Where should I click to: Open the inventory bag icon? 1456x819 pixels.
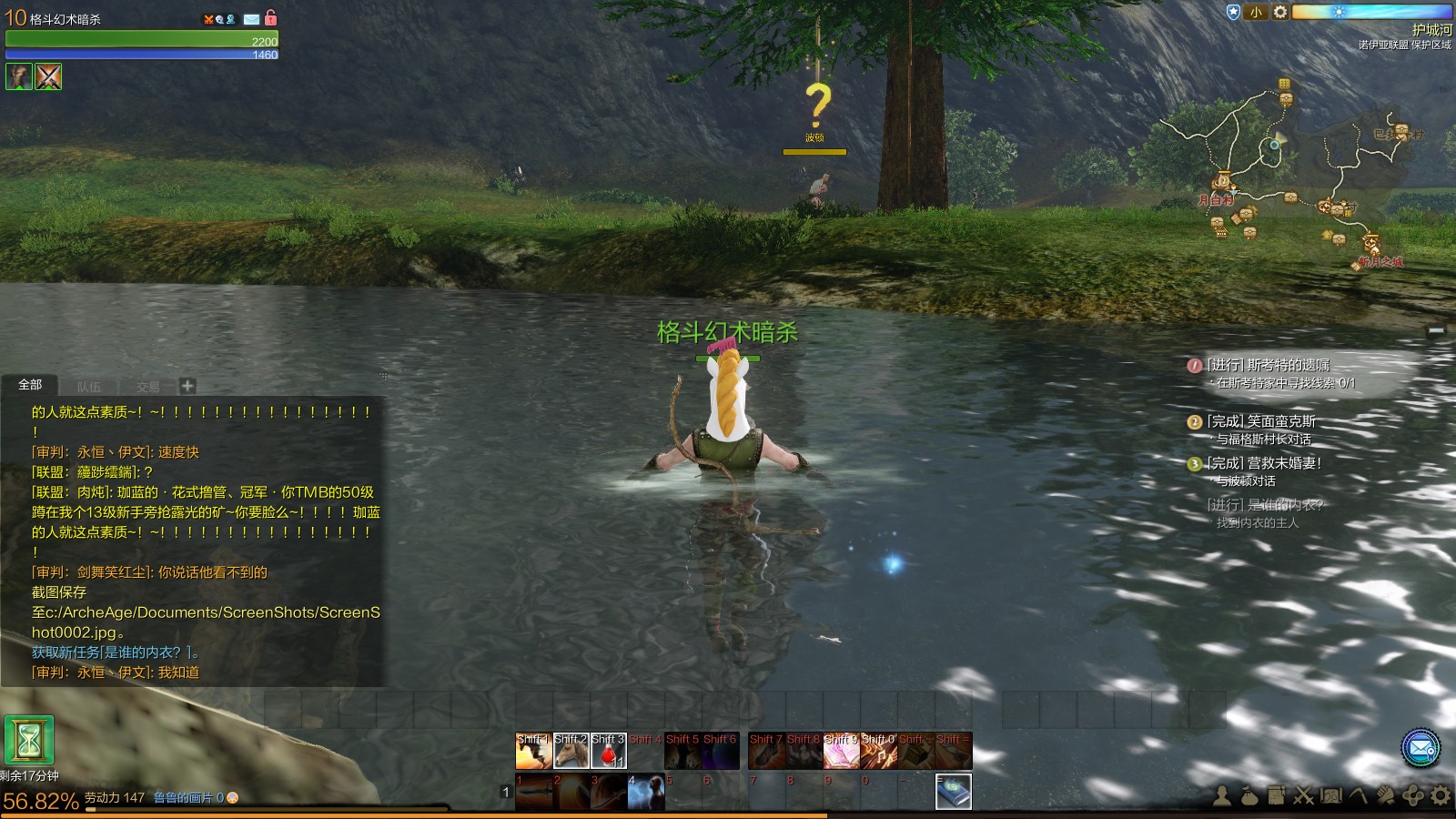pyautogui.click(x=1249, y=796)
